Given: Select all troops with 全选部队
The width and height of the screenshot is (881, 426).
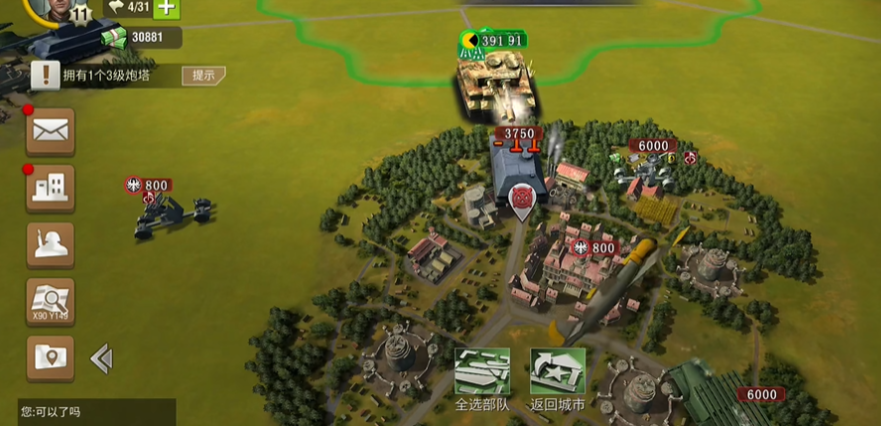Looking at the screenshot, I should click(x=482, y=378).
